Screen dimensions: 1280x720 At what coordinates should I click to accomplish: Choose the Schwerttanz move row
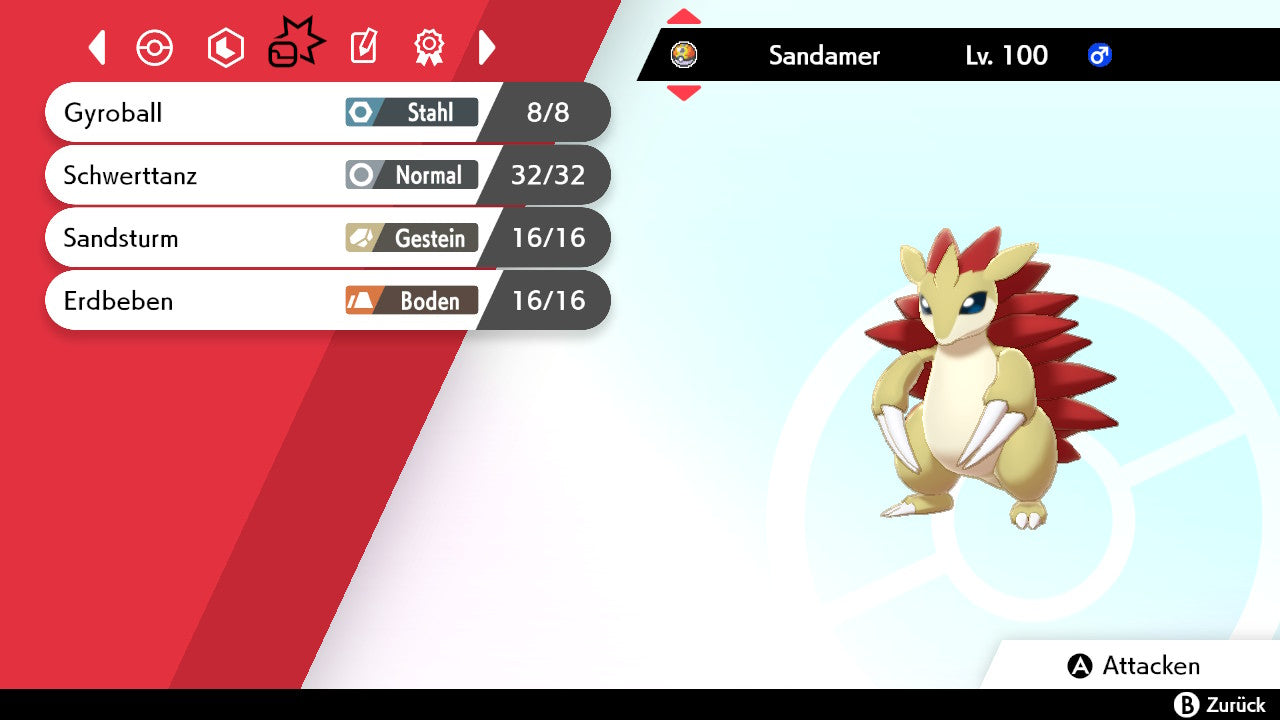coord(327,175)
